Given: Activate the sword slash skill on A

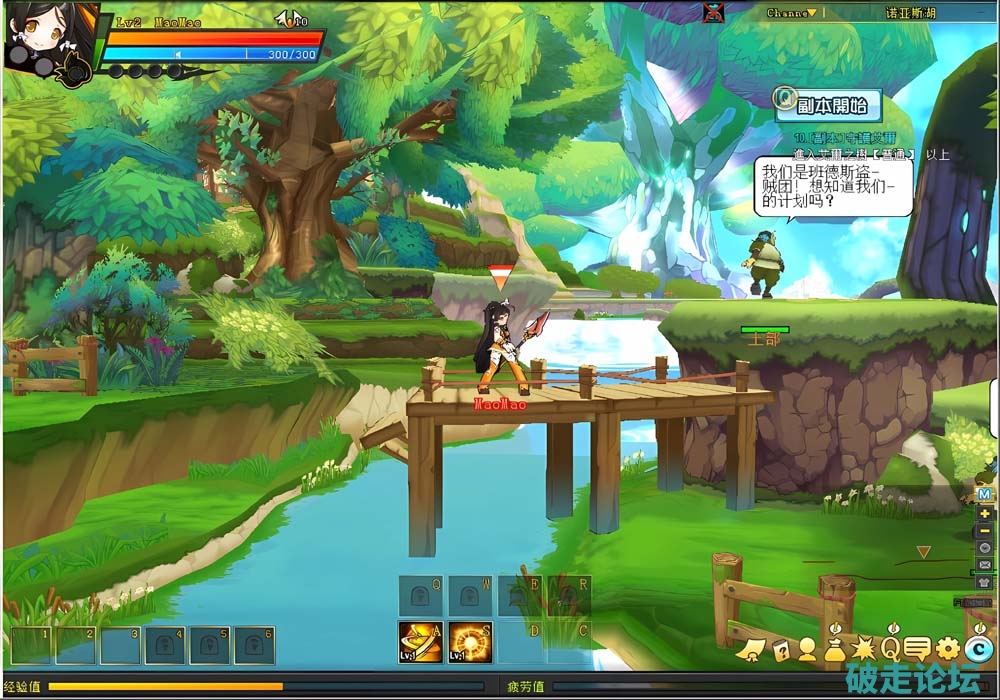Looking at the screenshot, I should coord(420,642).
